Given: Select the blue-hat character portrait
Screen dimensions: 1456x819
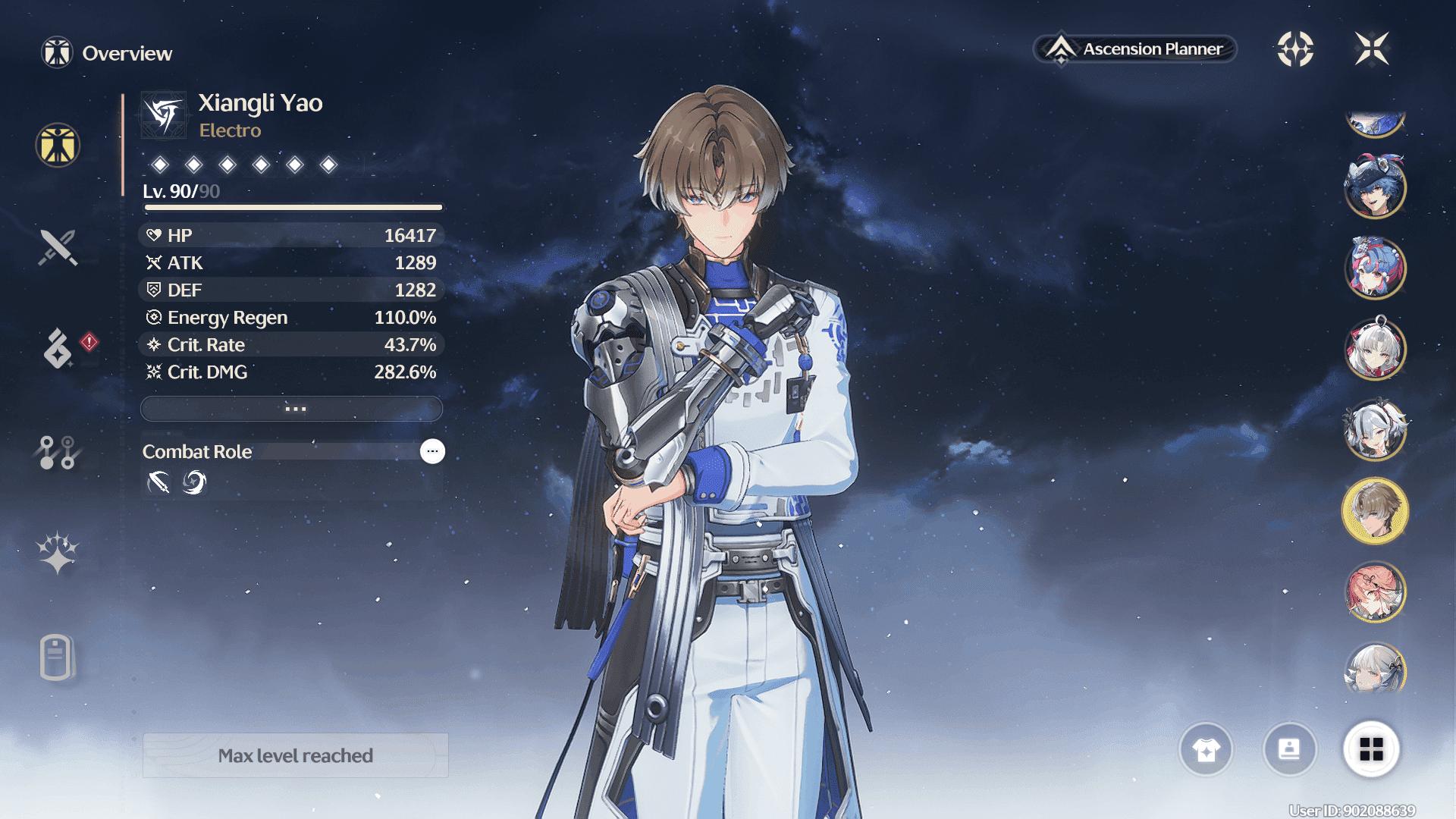Looking at the screenshot, I should (1375, 187).
